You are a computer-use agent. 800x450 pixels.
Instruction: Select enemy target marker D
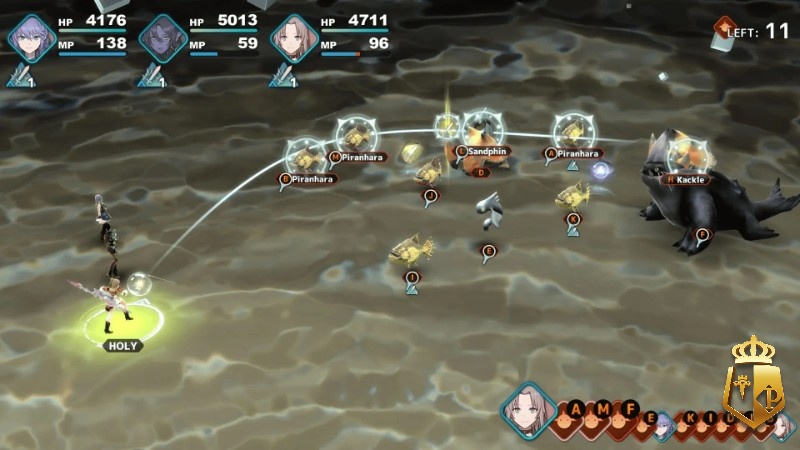point(481,172)
